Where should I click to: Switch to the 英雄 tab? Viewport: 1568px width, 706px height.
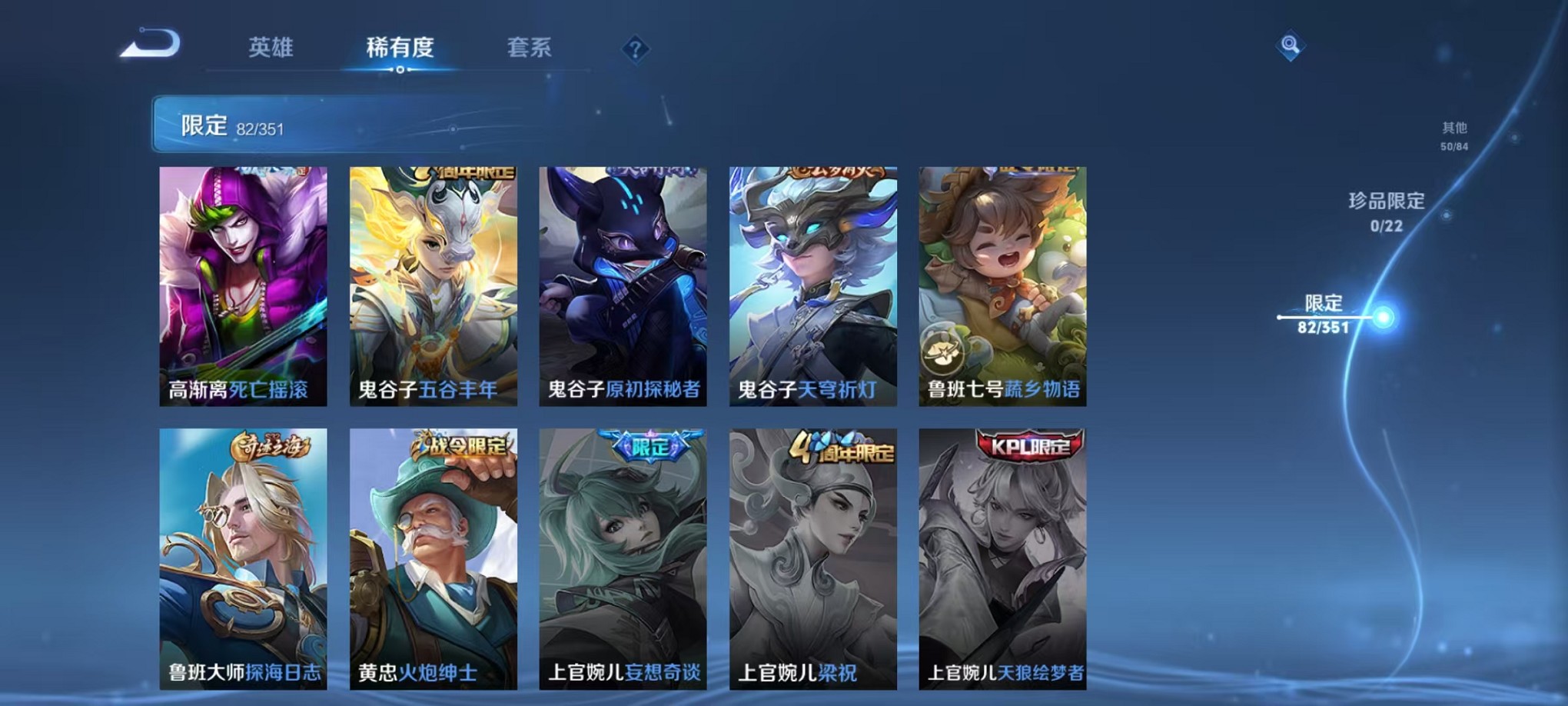(272, 48)
